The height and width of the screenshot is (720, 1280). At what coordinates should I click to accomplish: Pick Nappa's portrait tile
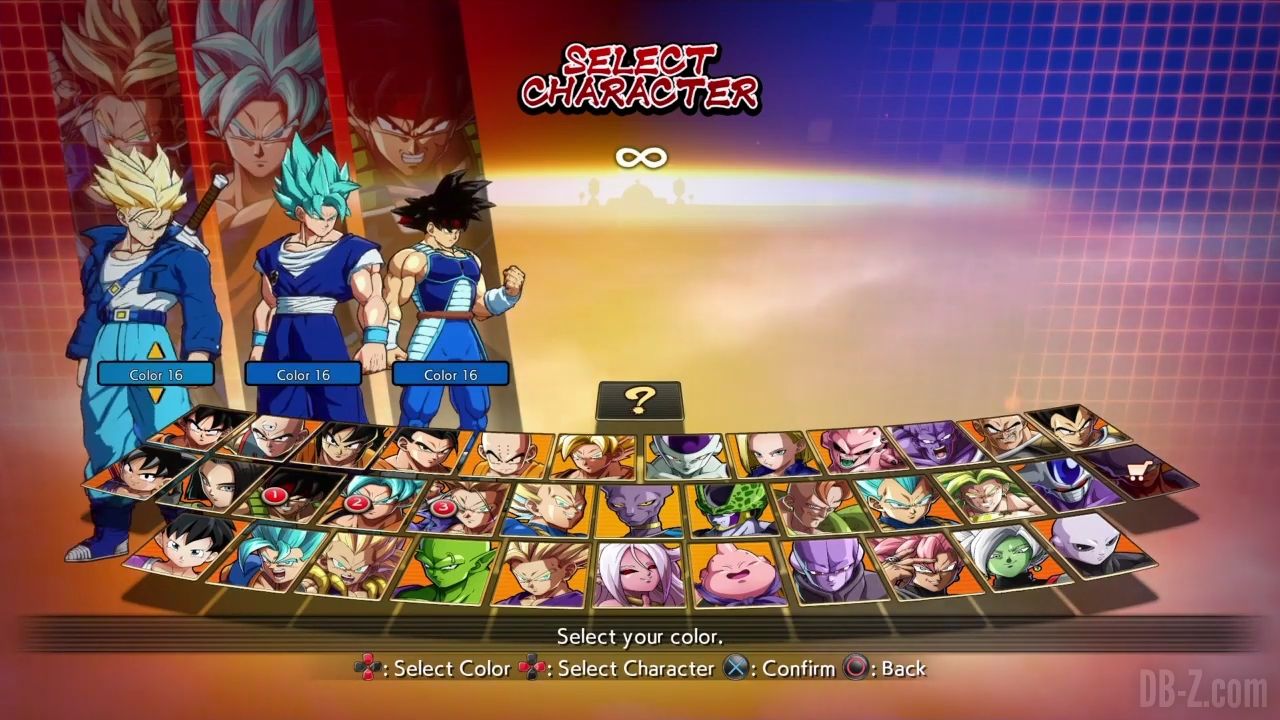click(x=1003, y=436)
